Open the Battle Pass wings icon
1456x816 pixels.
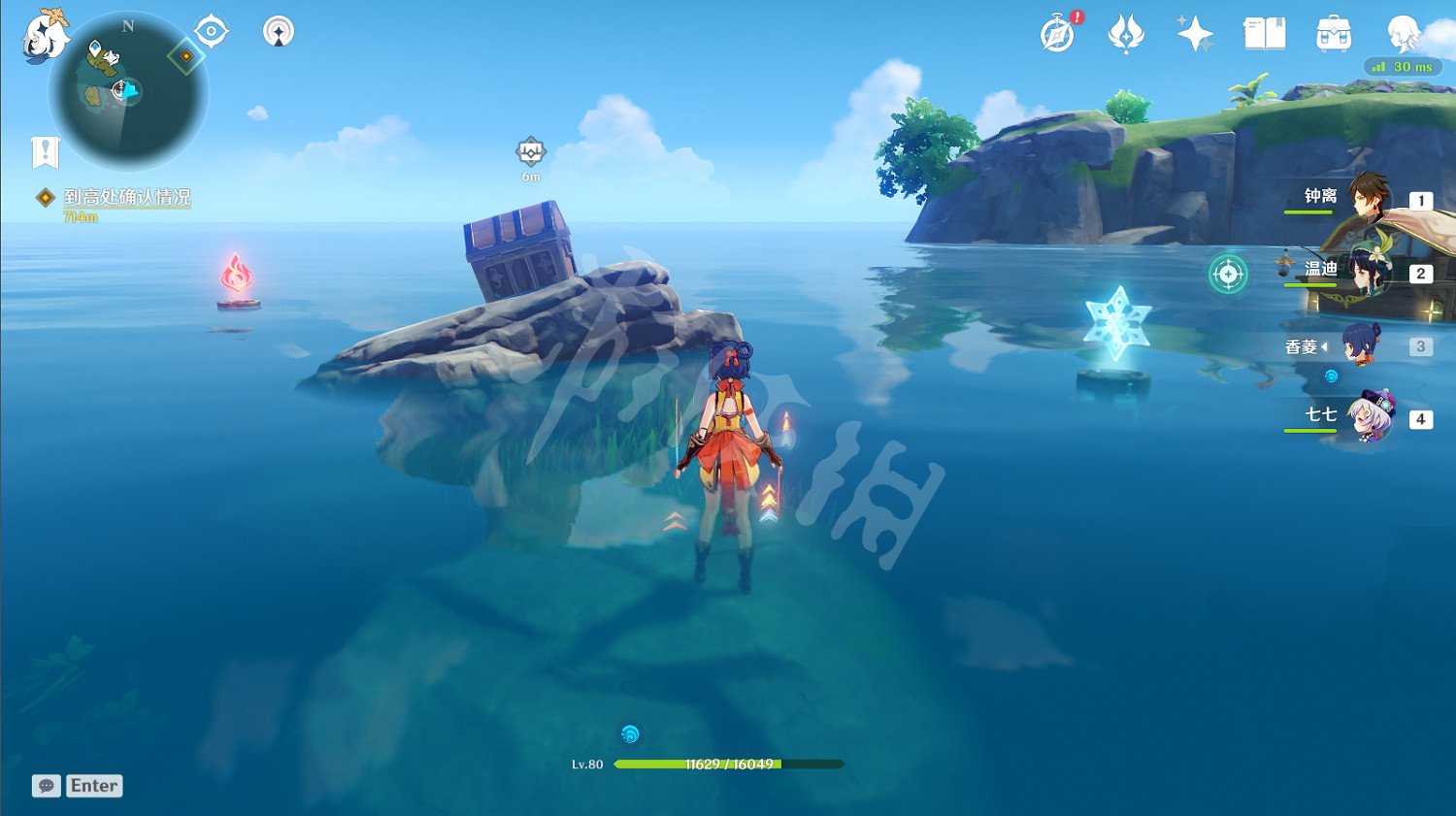[x=1127, y=33]
